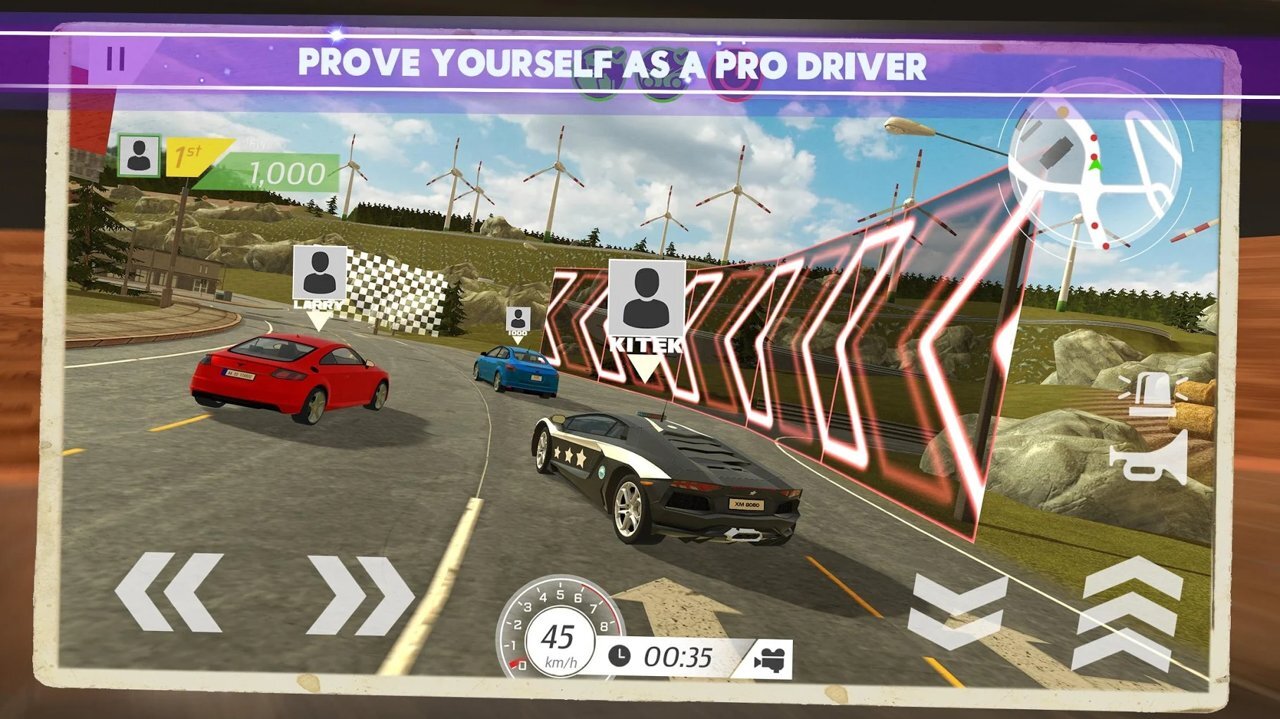Steer right with the right chevron arrows
Image resolution: width=1280 pixels, height=719 pixels.
click(x=360, y=595)
